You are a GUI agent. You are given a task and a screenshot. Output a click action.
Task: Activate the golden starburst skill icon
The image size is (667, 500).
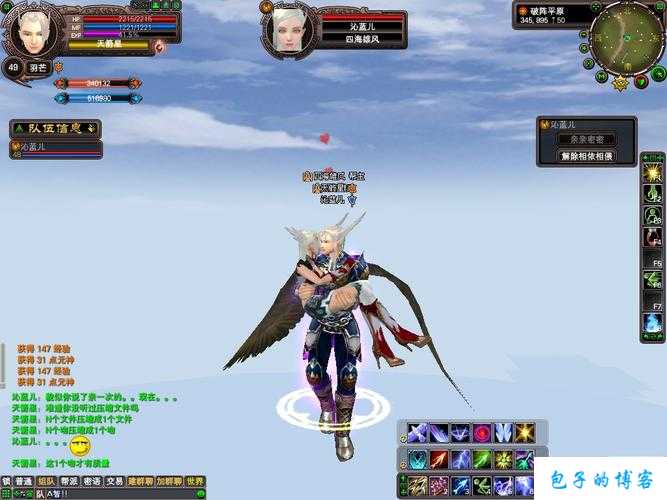point(524,433)
